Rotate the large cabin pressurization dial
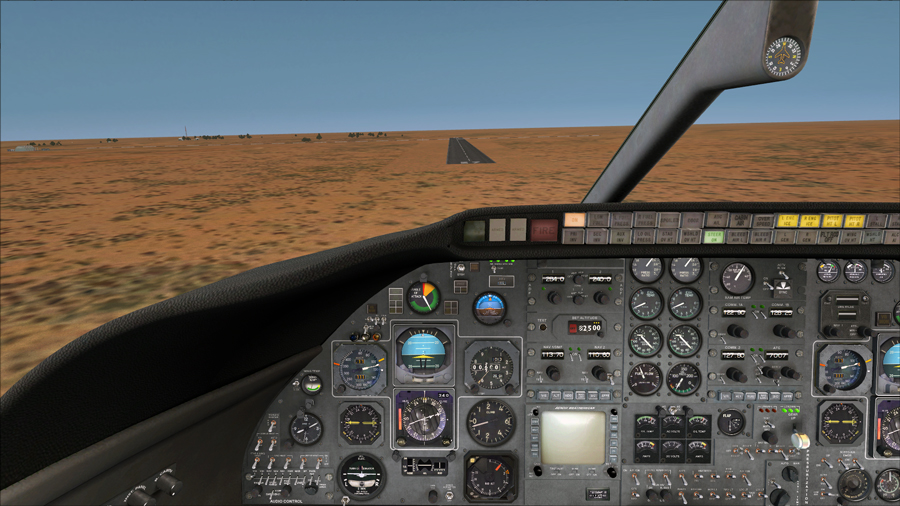This screenshot has height=506, width=900. pos(852,484)
